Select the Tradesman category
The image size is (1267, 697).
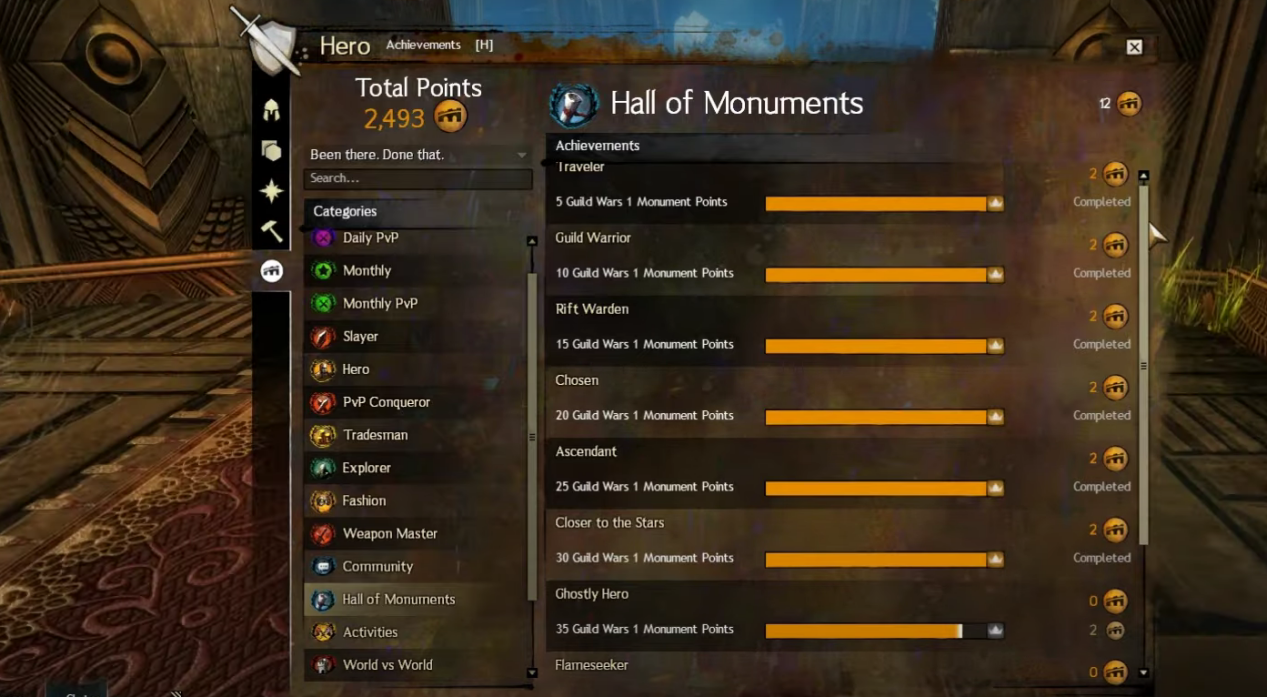point(375,435)
